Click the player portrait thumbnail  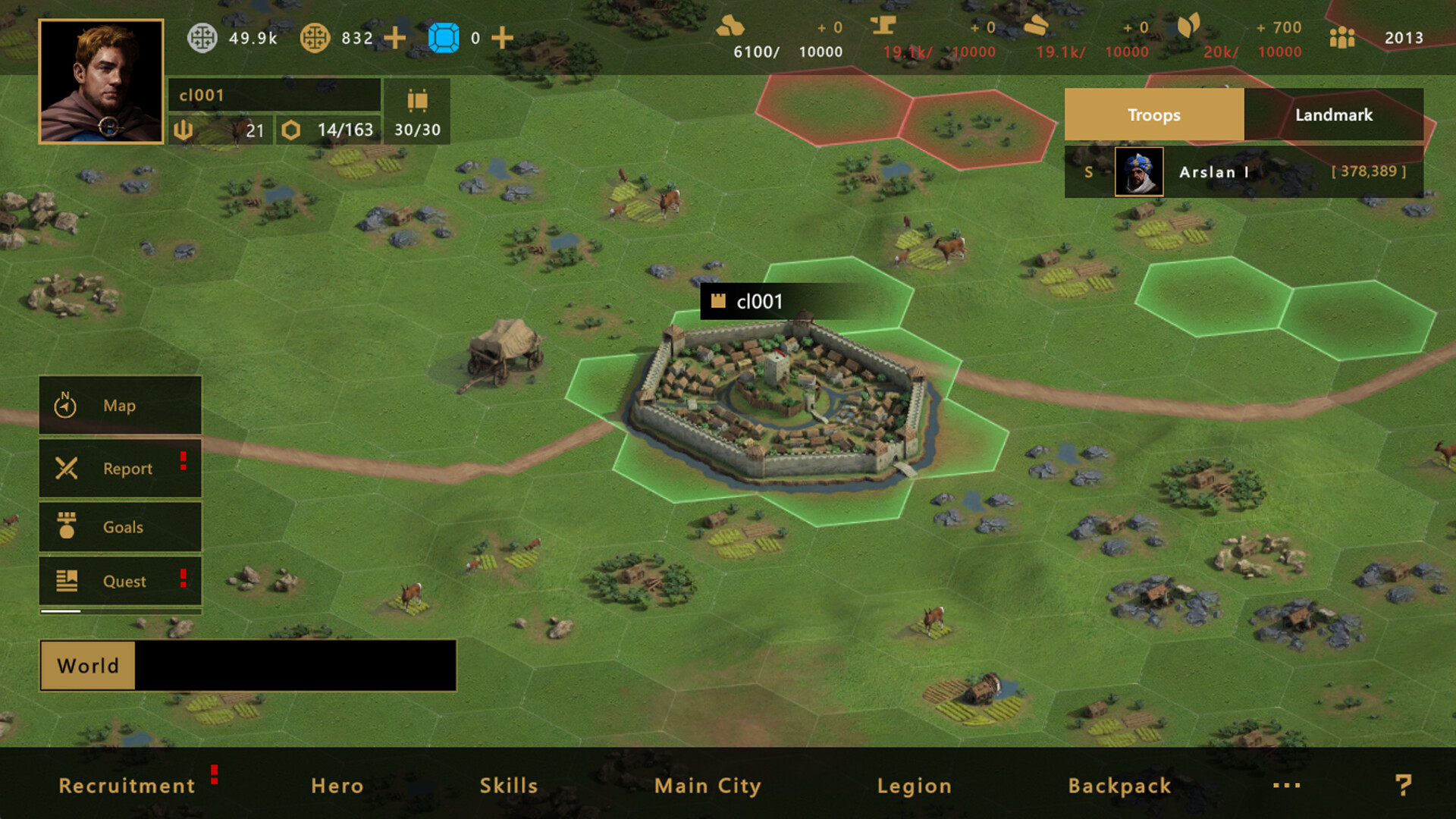(x=101, y=83)
